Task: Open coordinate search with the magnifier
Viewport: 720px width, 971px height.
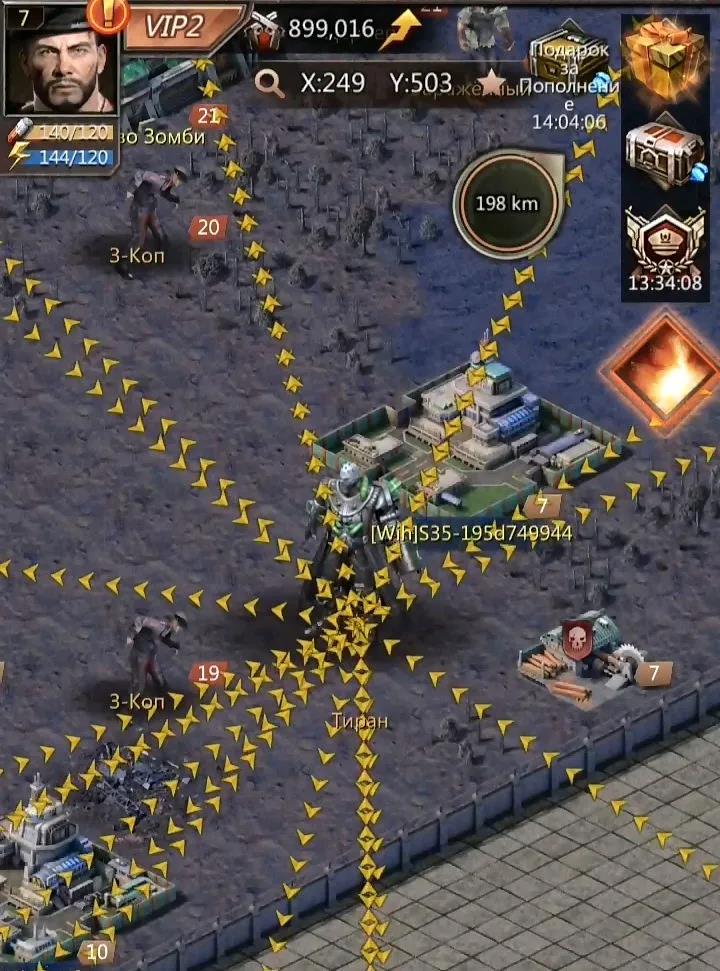Action: point(269,83)
